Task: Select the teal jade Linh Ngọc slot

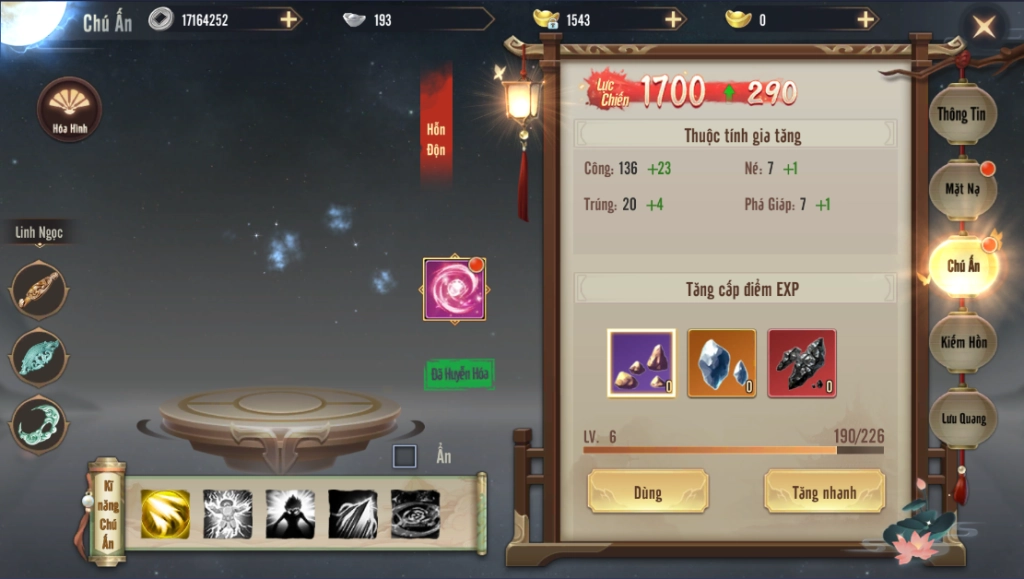Action: click(x=40, y=355)
